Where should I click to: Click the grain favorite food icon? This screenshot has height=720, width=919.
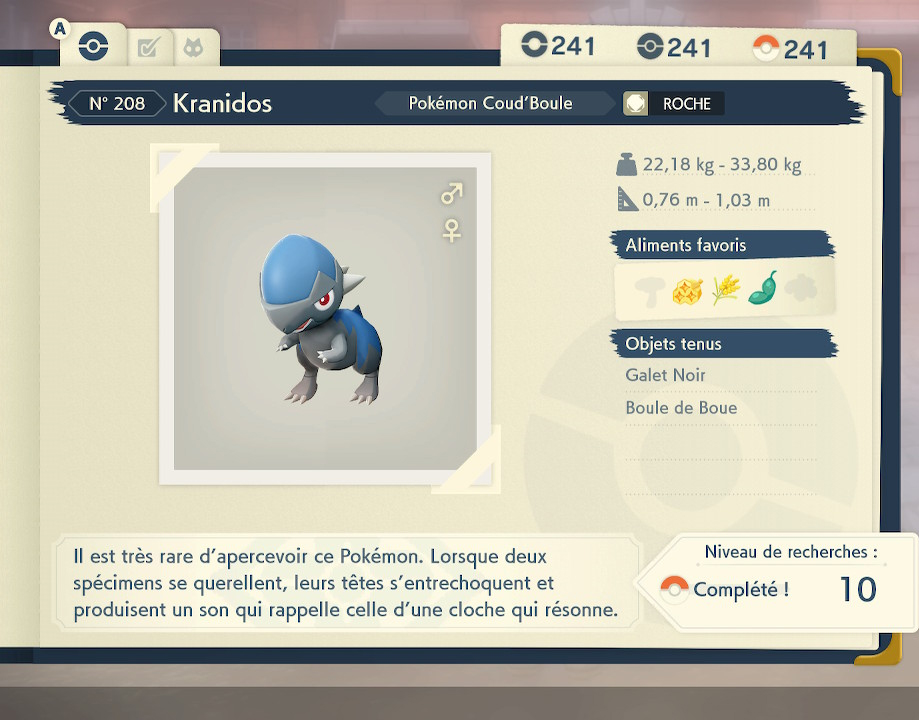point(724,290)
